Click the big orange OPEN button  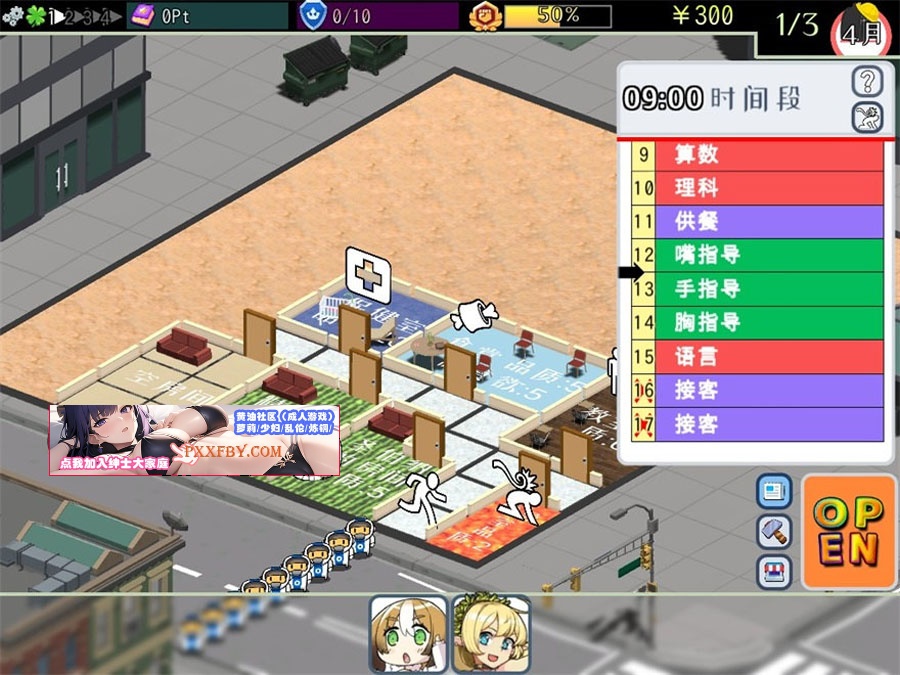click(849, 531)
